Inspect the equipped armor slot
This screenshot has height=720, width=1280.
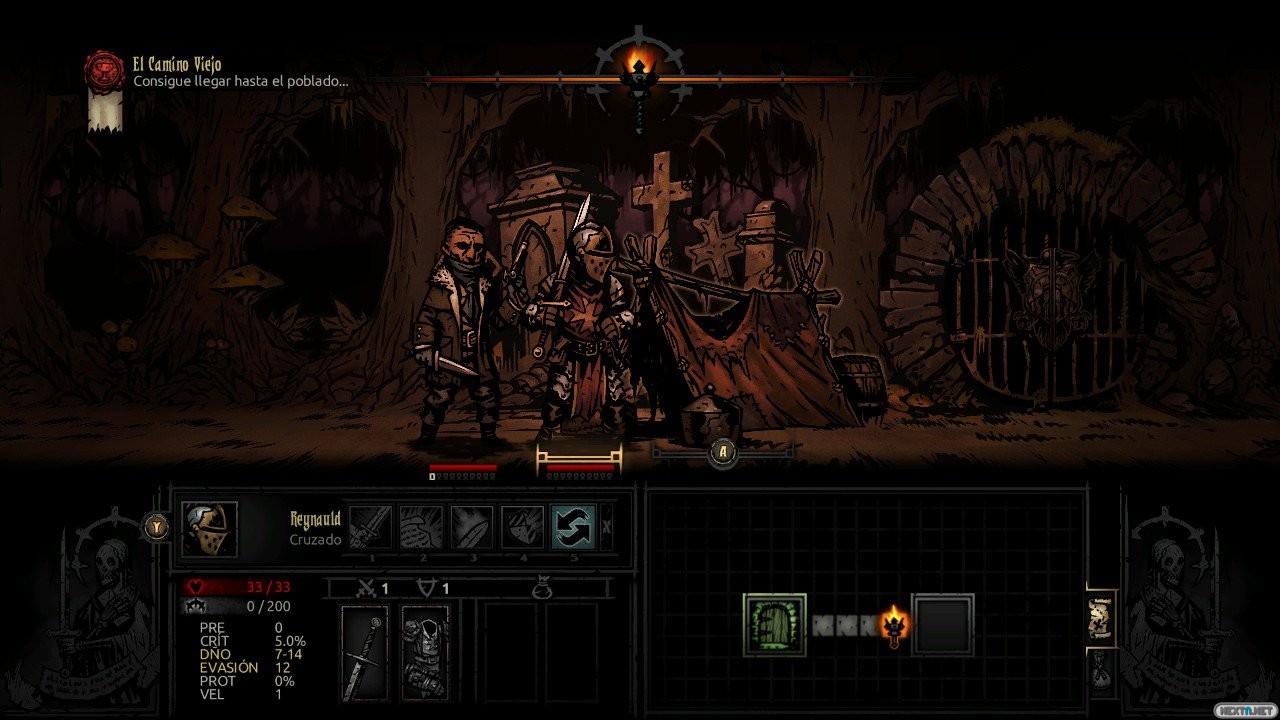point(425,652)
